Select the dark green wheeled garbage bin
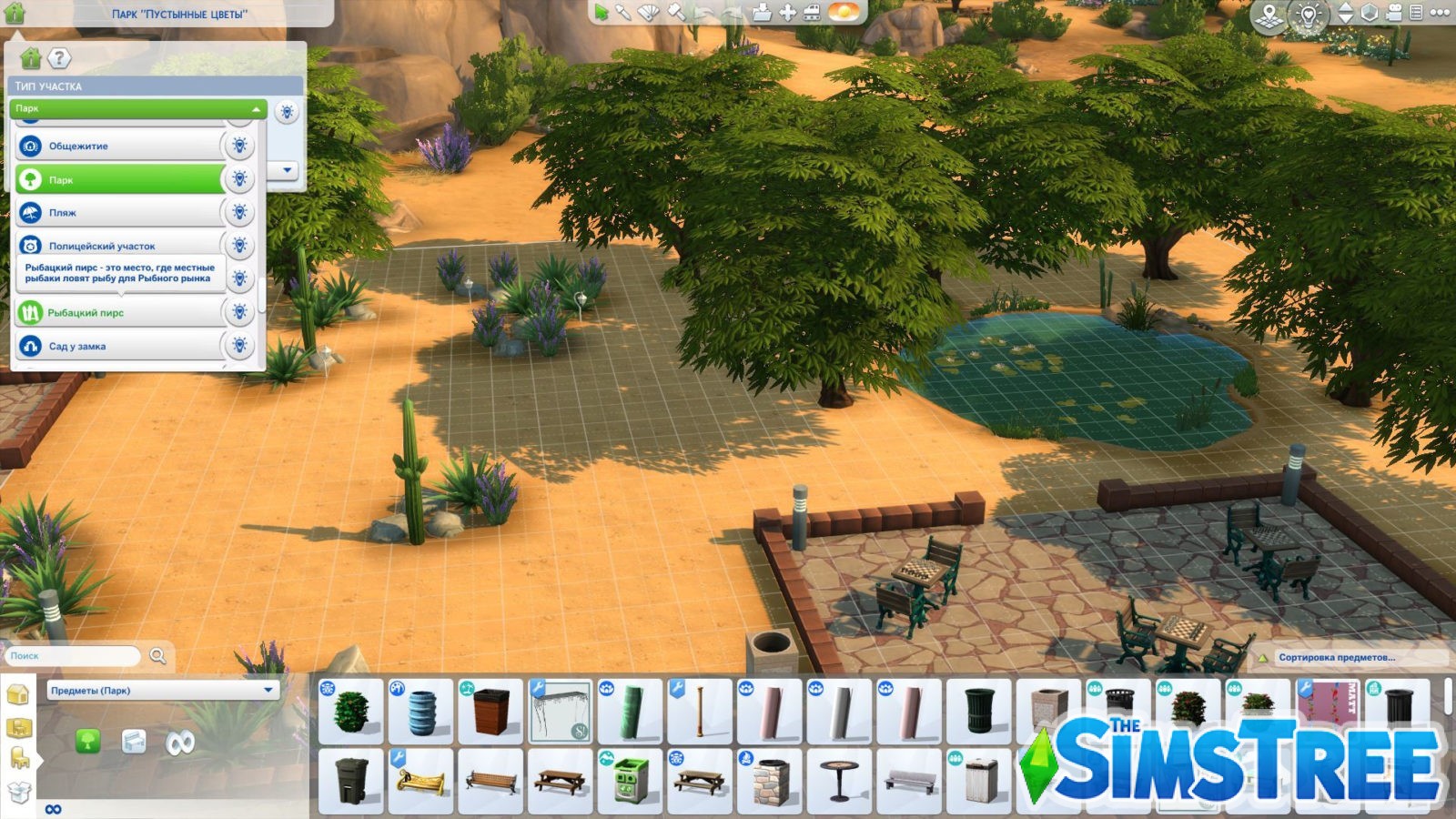Image resolution: width=1456 pixels, height=819 pixels. [351, 781]
